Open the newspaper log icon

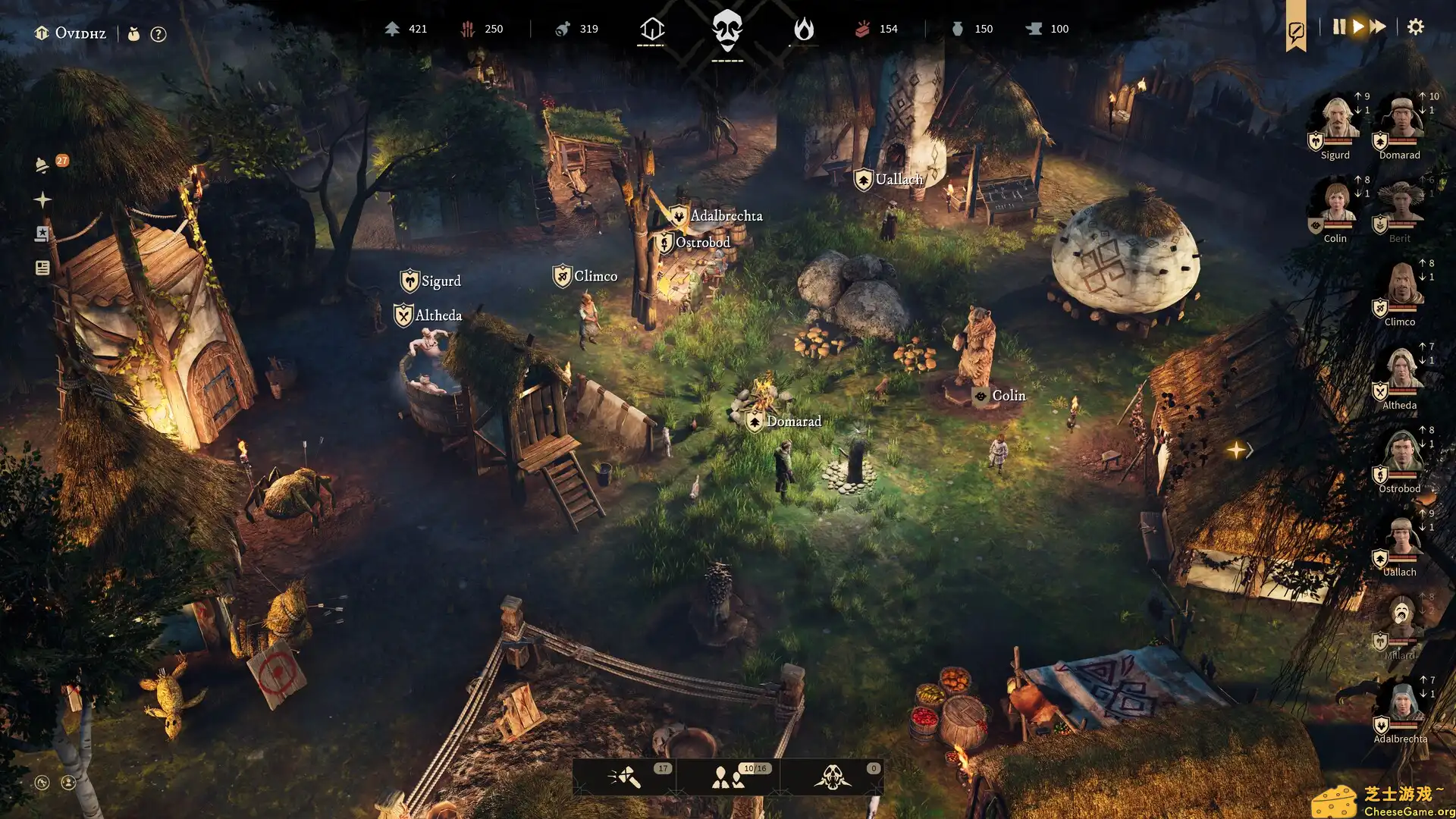point(42,268)
